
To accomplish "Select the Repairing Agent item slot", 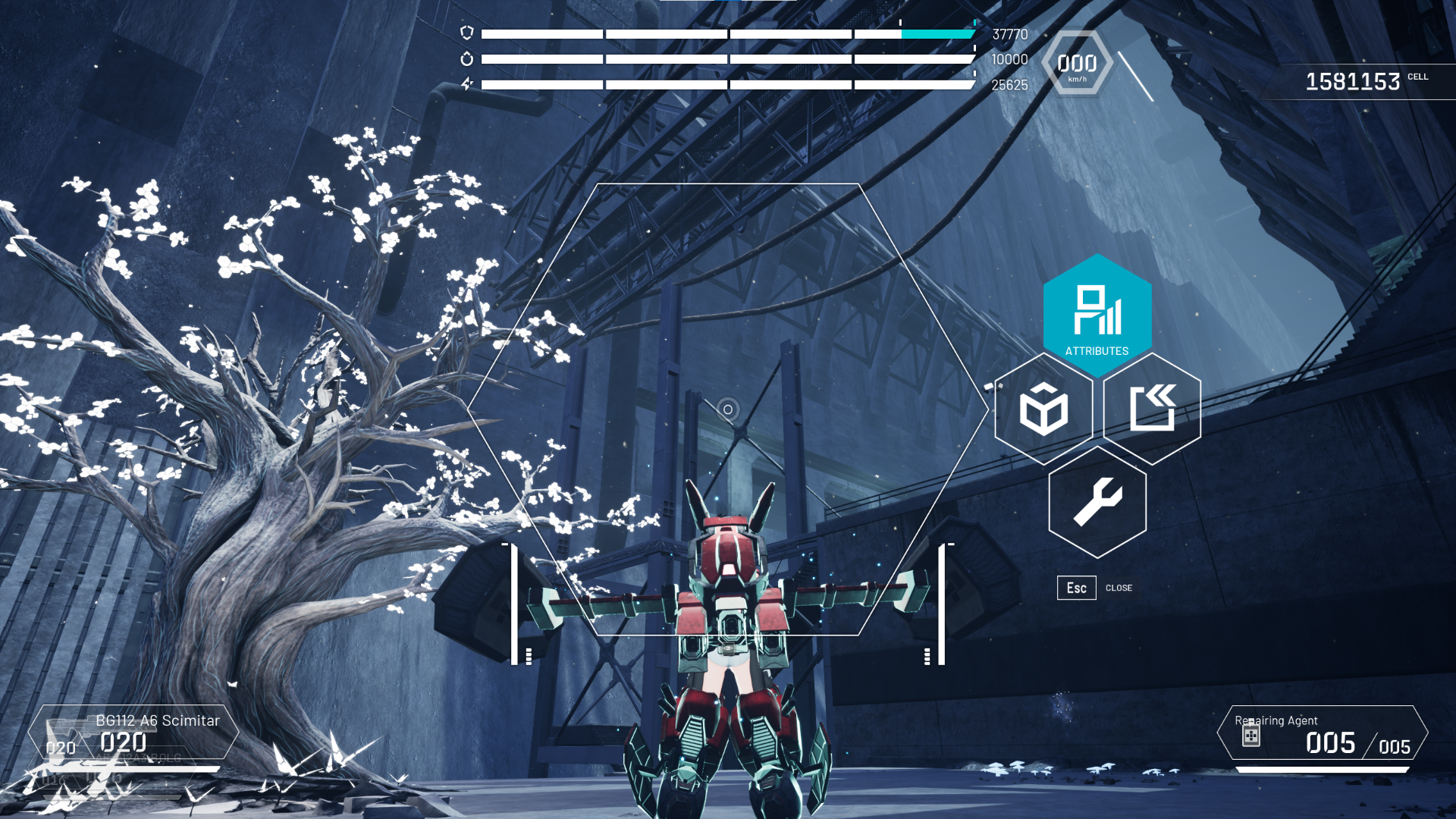I will 1322,734.
